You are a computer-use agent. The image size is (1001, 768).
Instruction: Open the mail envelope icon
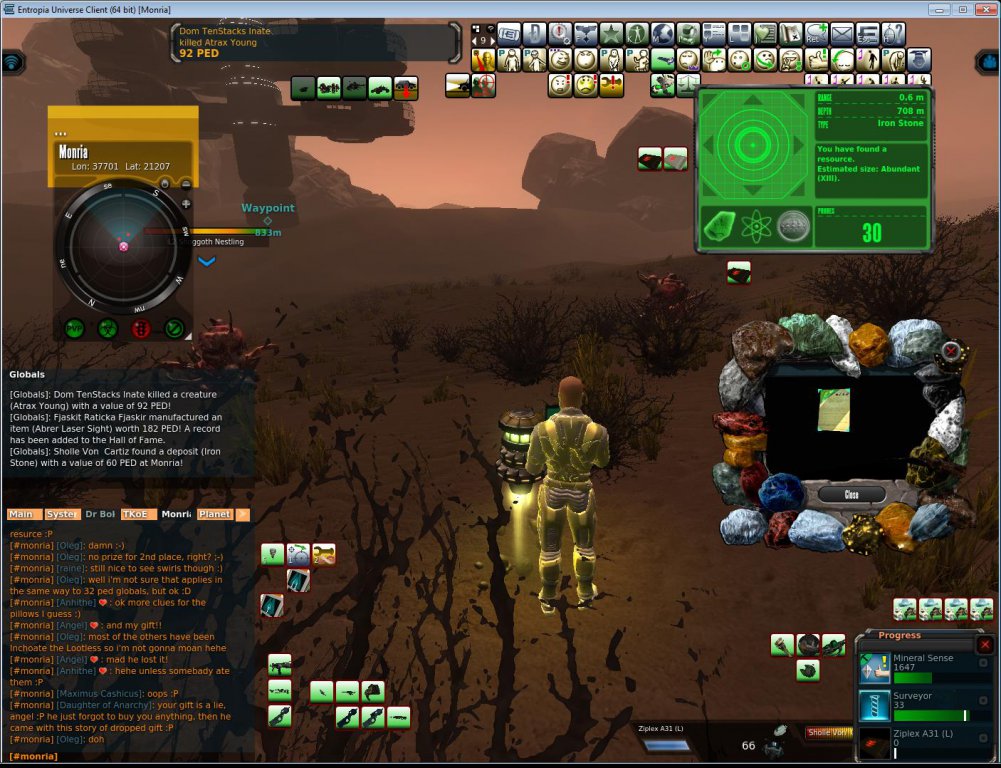pyautogui.click(x=842, y=33)
